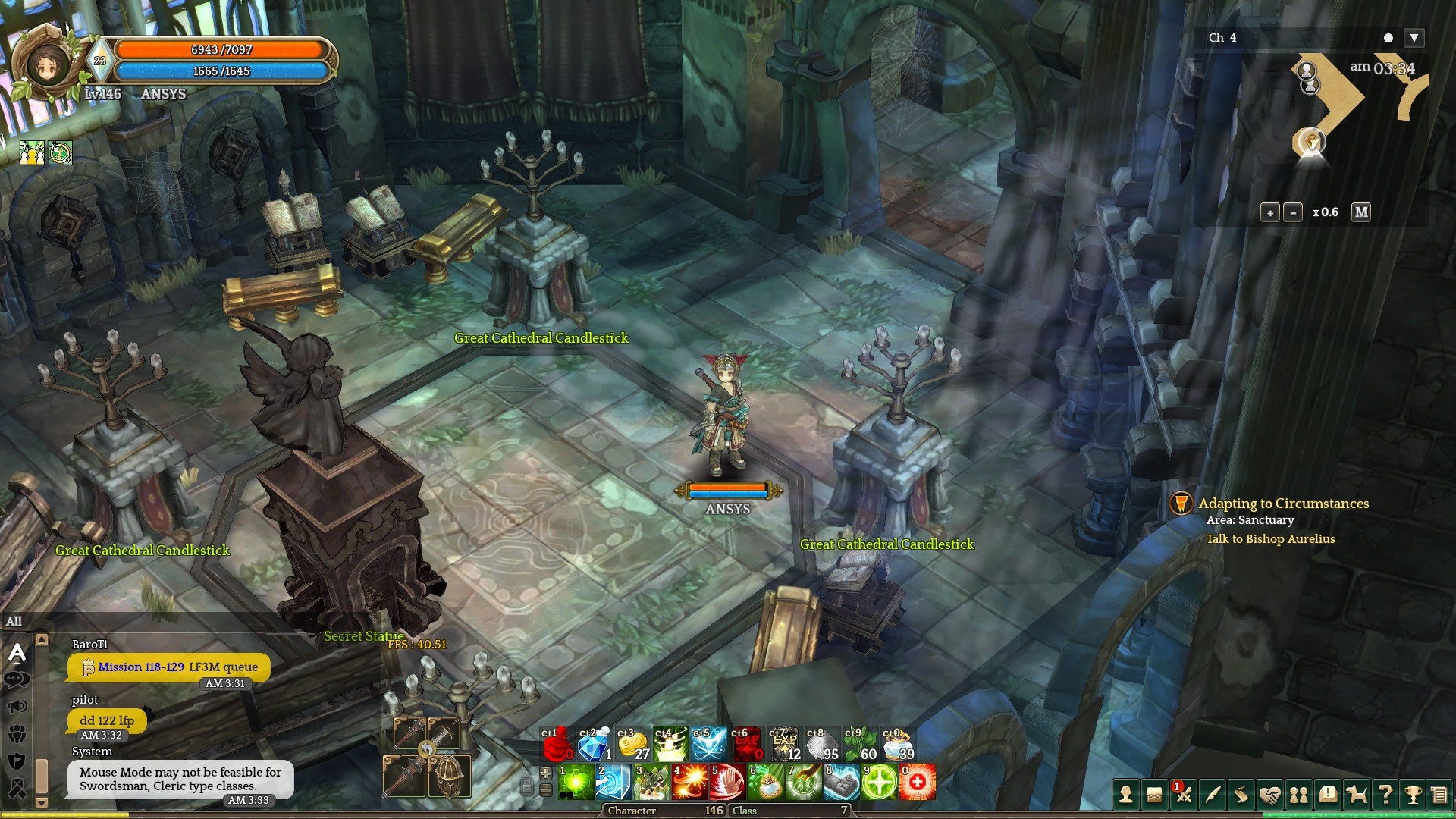Open the inventory backpack icon
Image resolution: width=1456 pixels, height=819 pixels.
click(1154, 794)
